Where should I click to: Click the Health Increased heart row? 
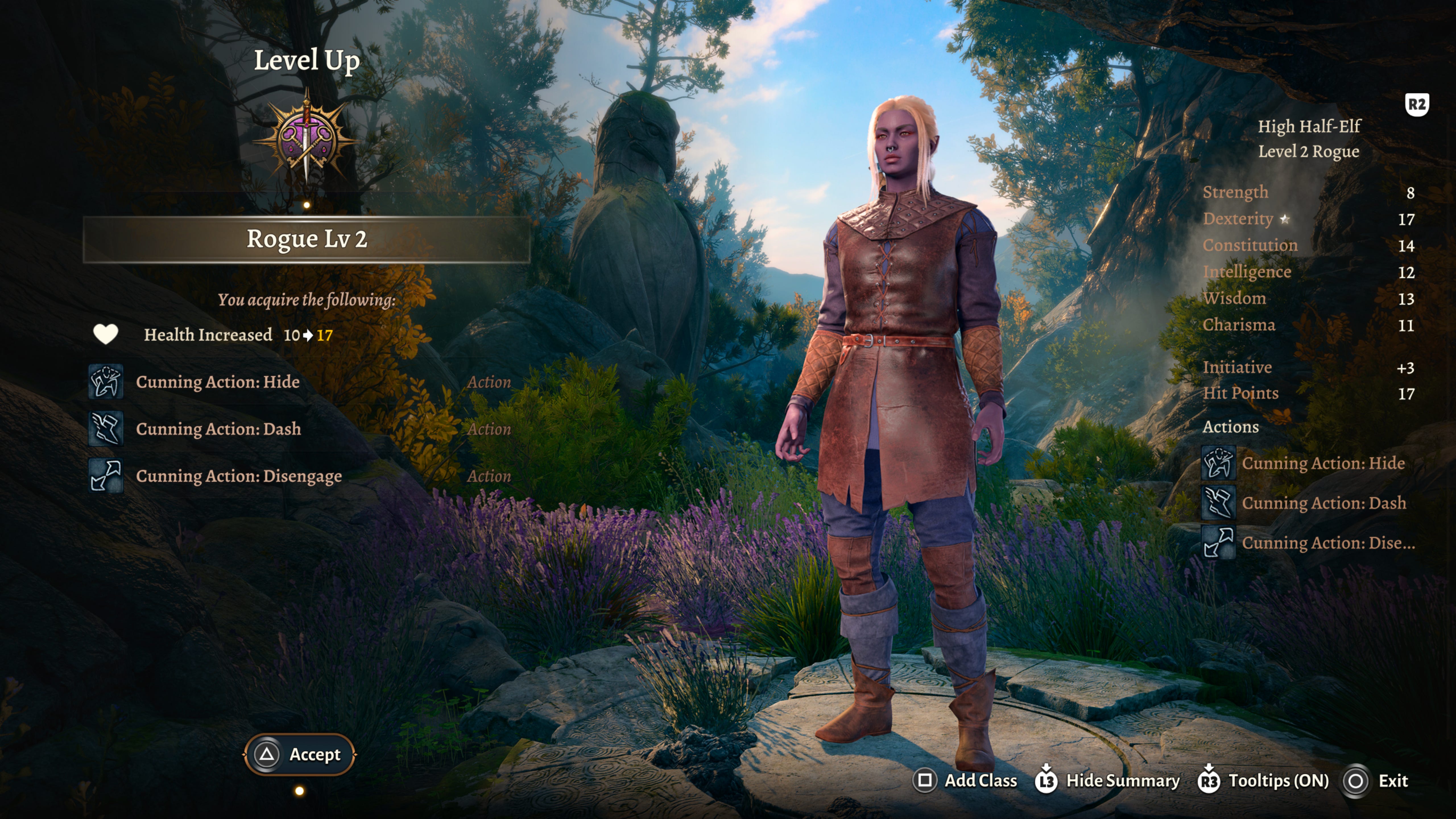pos(212,335)
